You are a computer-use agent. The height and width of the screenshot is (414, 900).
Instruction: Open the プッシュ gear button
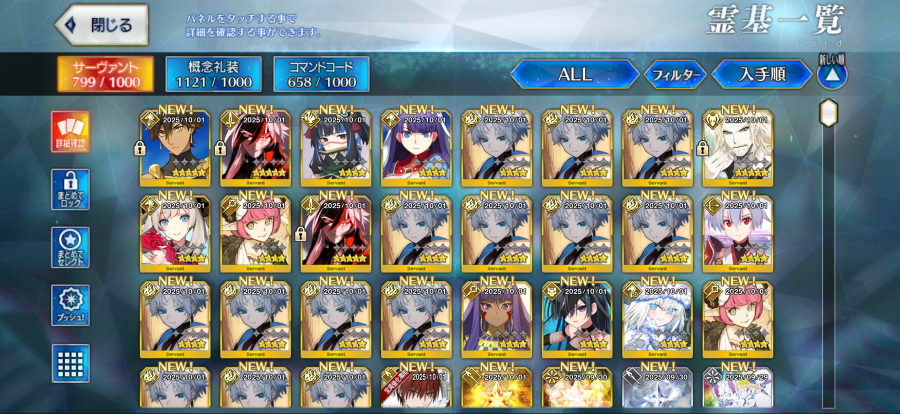[x=71, y=305]
